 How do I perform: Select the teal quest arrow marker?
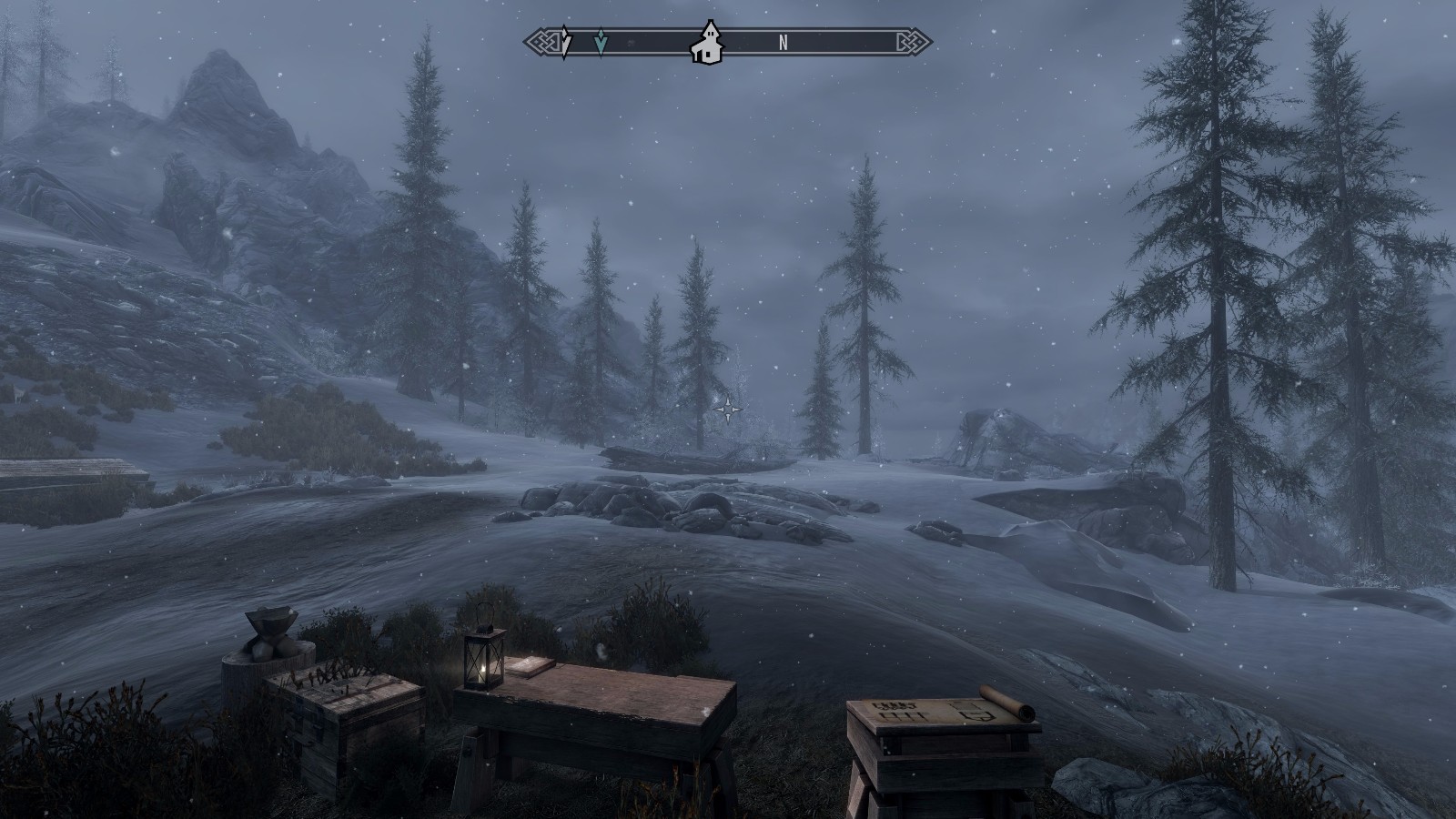coord(600,42)
